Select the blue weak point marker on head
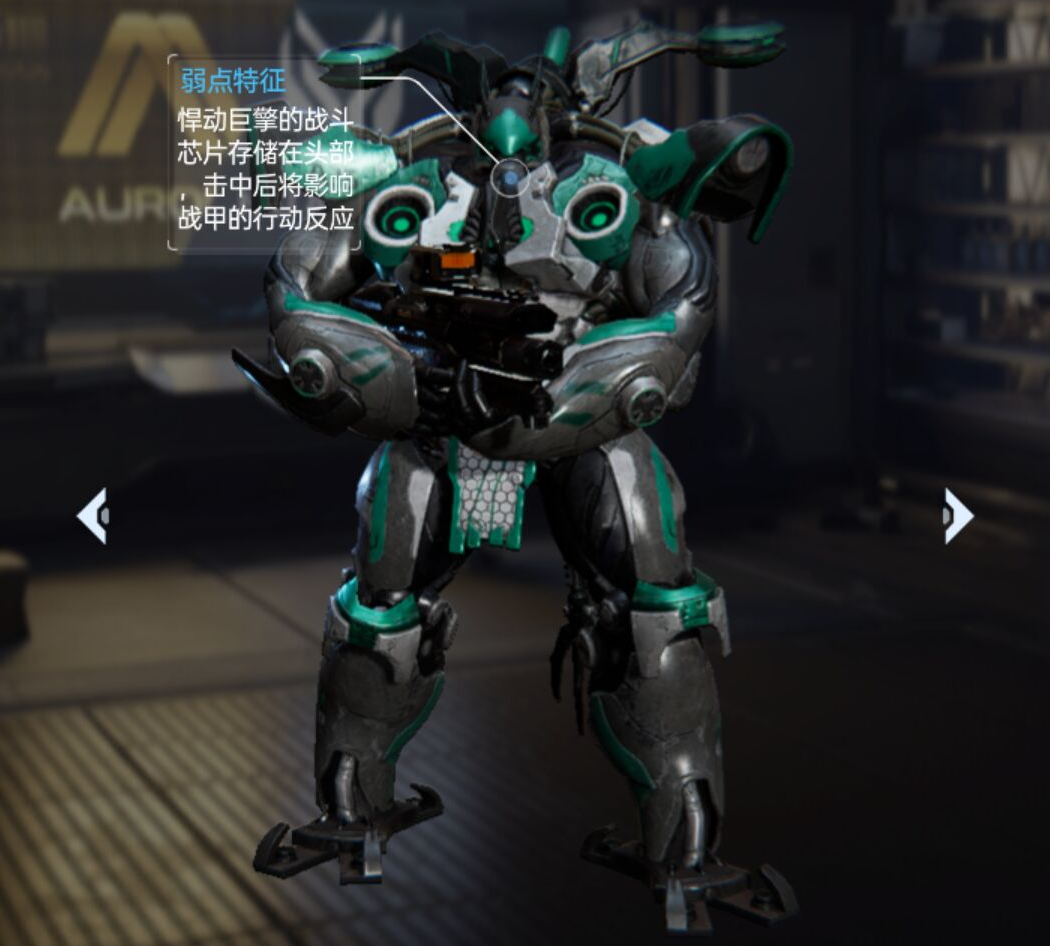The width and height of the screenshot is (1050, 946). click(x=510, y=179)
